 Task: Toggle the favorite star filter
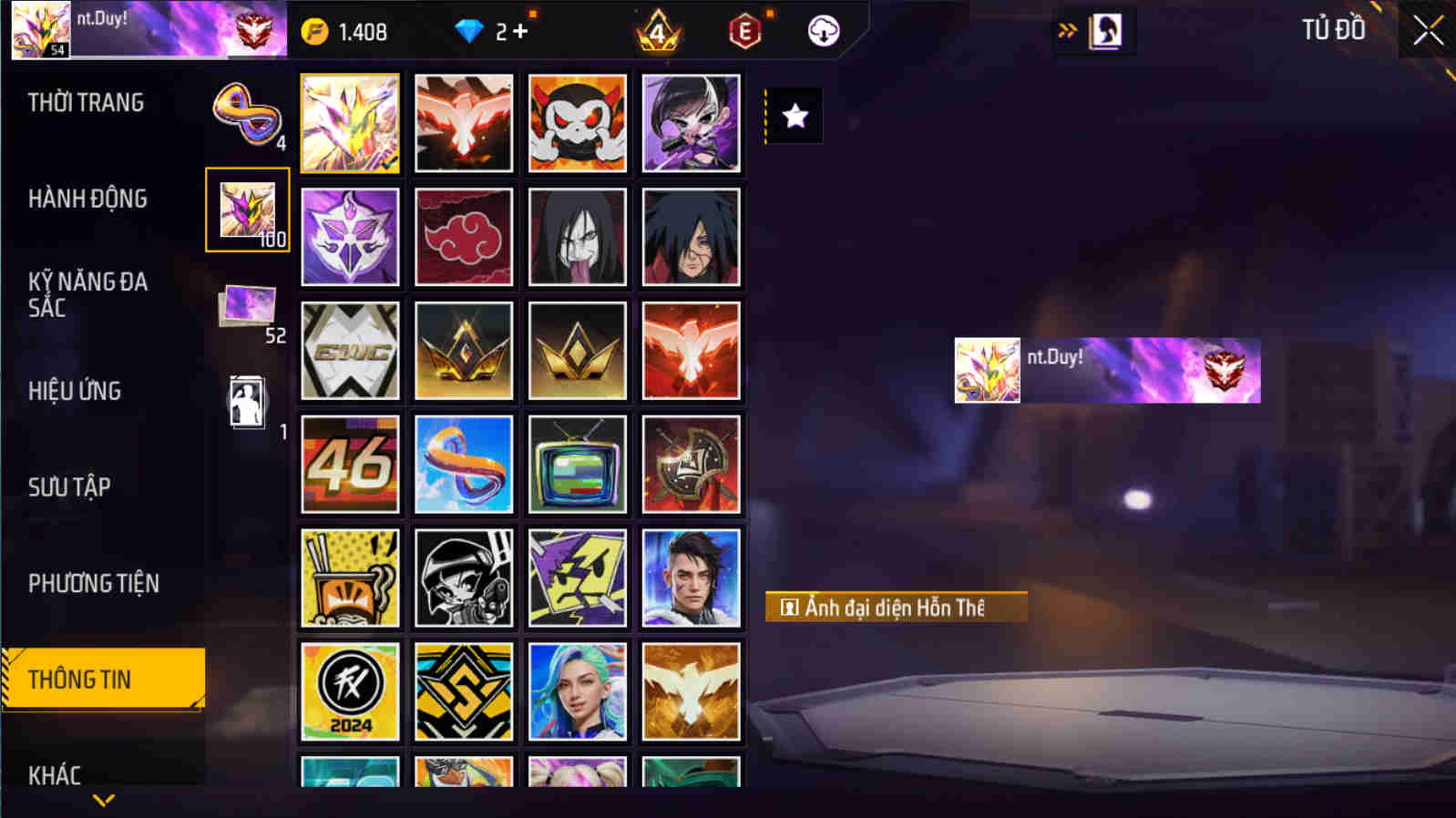click(796, 115)
